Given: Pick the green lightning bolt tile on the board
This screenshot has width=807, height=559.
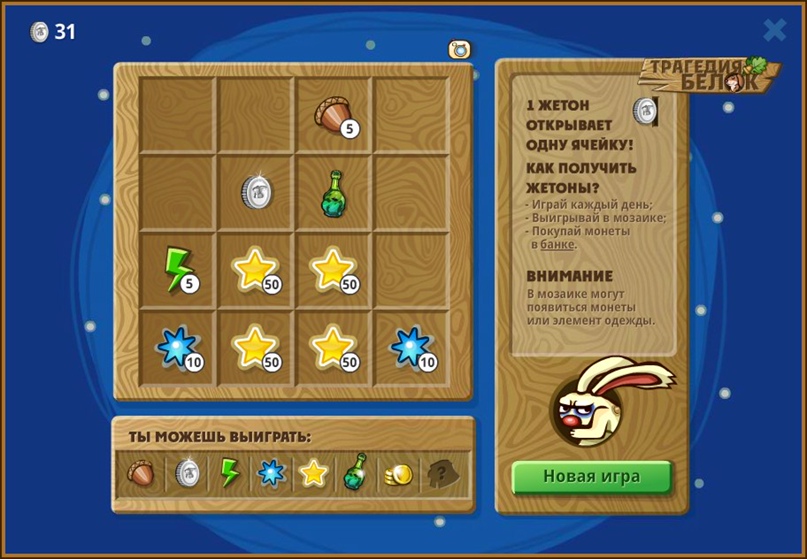Looking at the screenshot, I should point(179,270).
